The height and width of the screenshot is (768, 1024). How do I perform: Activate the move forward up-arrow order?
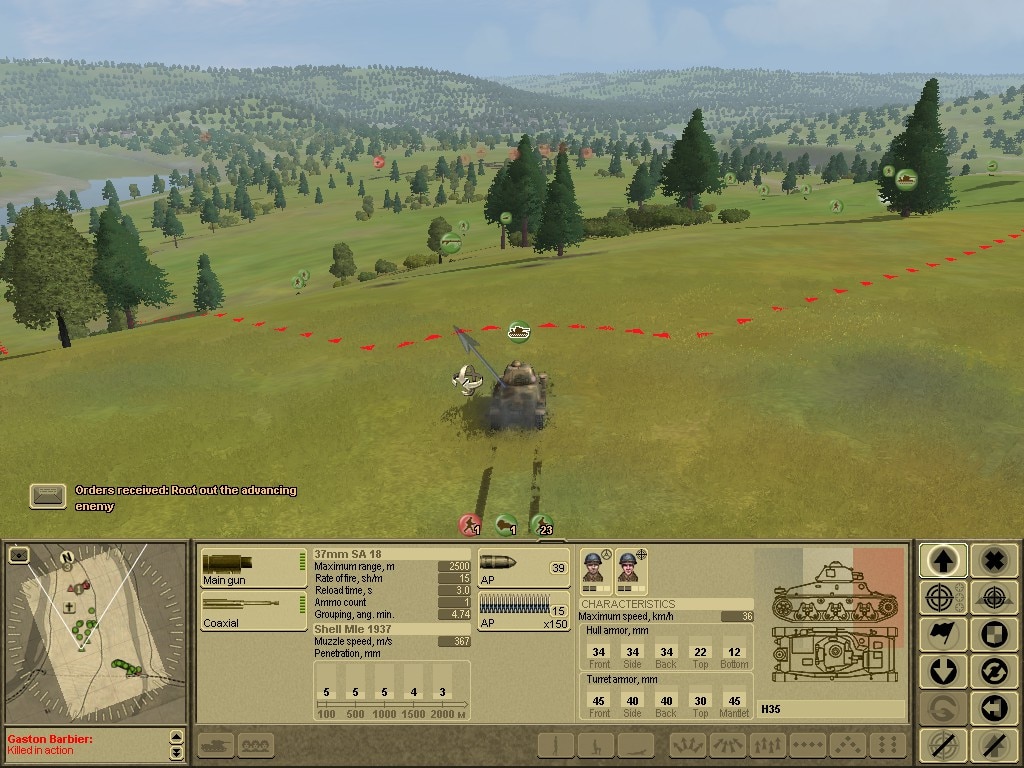coord(943,561)
